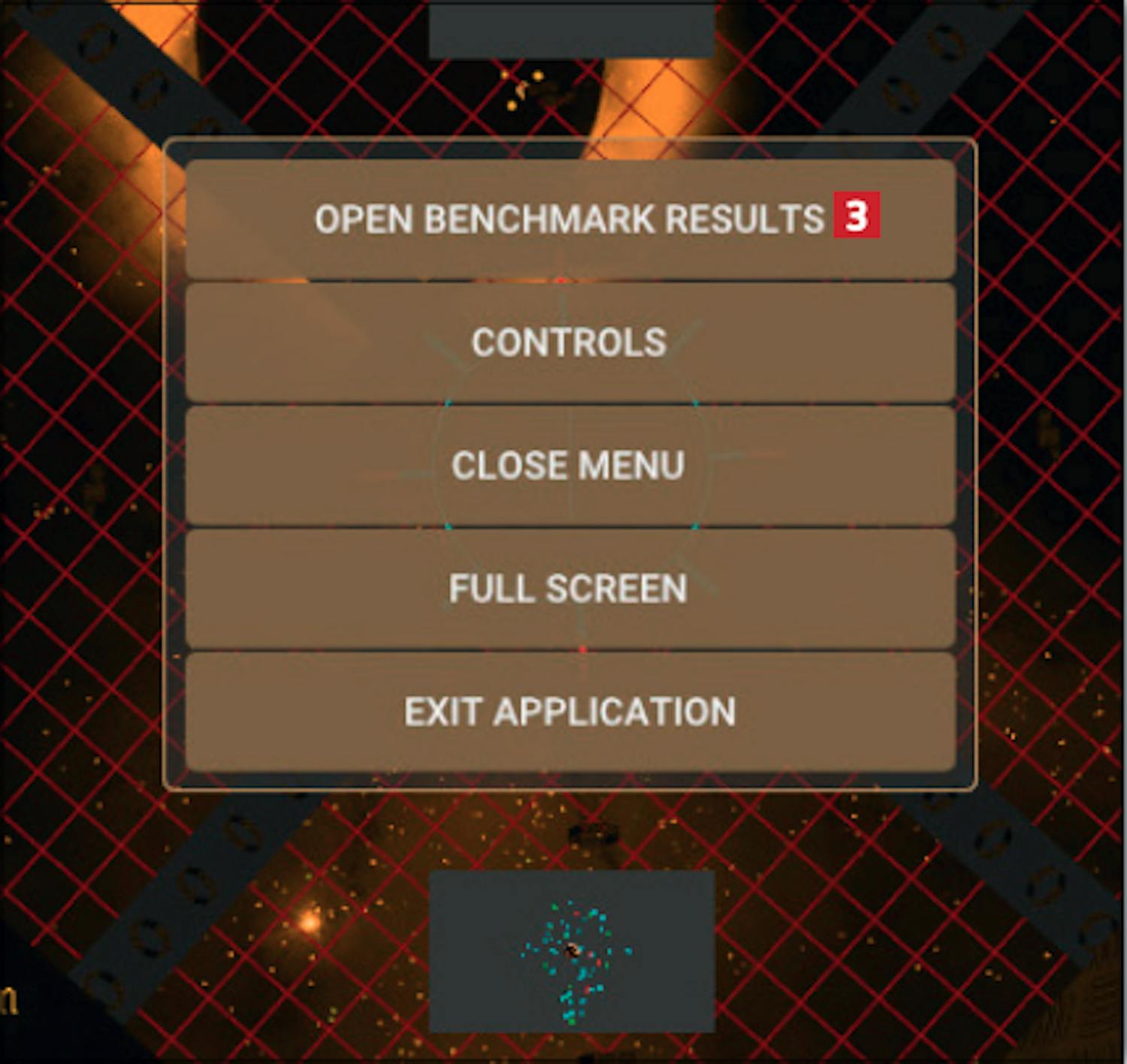
Task: Open the Benchmark Results entry
Action: point(569,219)
